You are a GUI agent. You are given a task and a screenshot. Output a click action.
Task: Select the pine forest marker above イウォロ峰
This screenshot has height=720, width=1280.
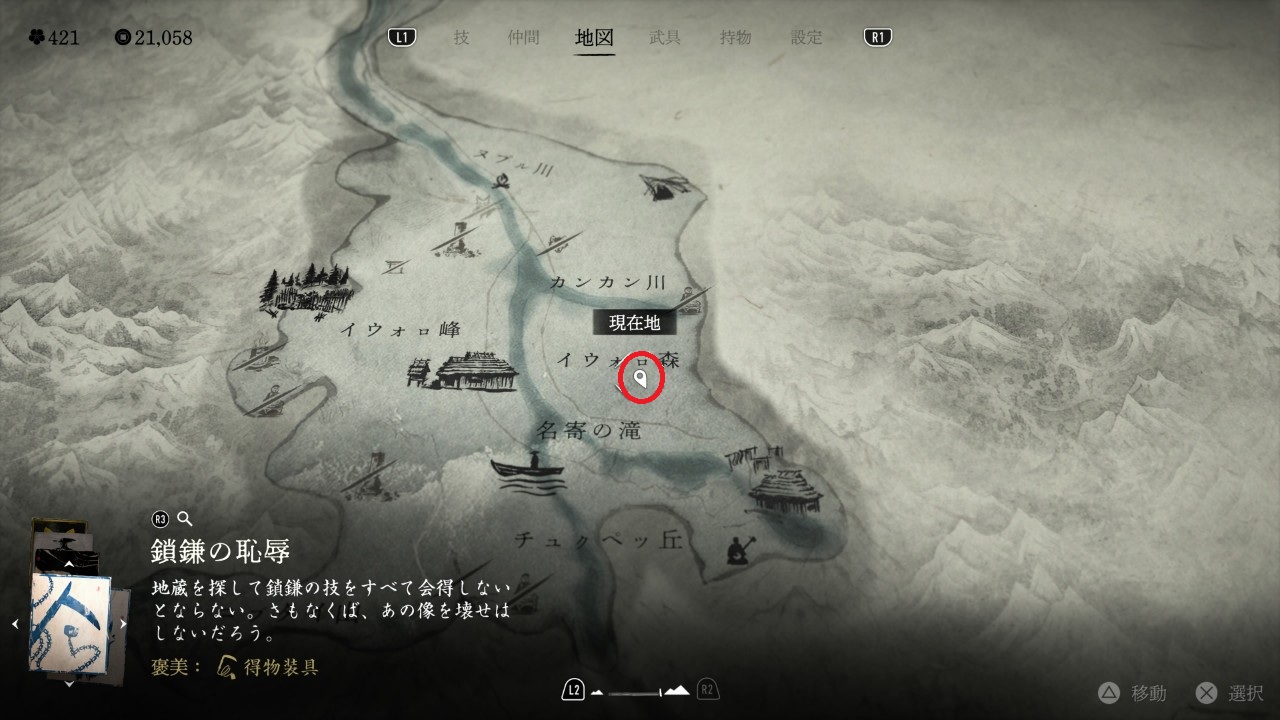tap(307, 288)
